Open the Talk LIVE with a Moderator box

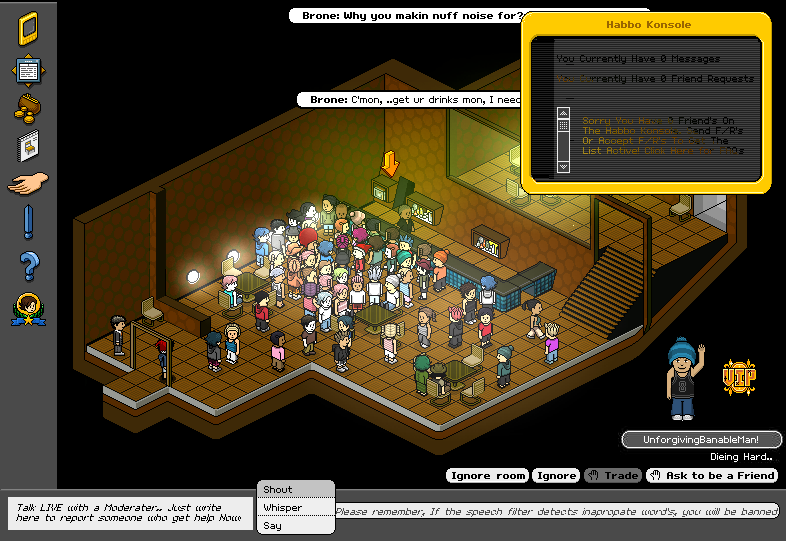coord(128,513)
